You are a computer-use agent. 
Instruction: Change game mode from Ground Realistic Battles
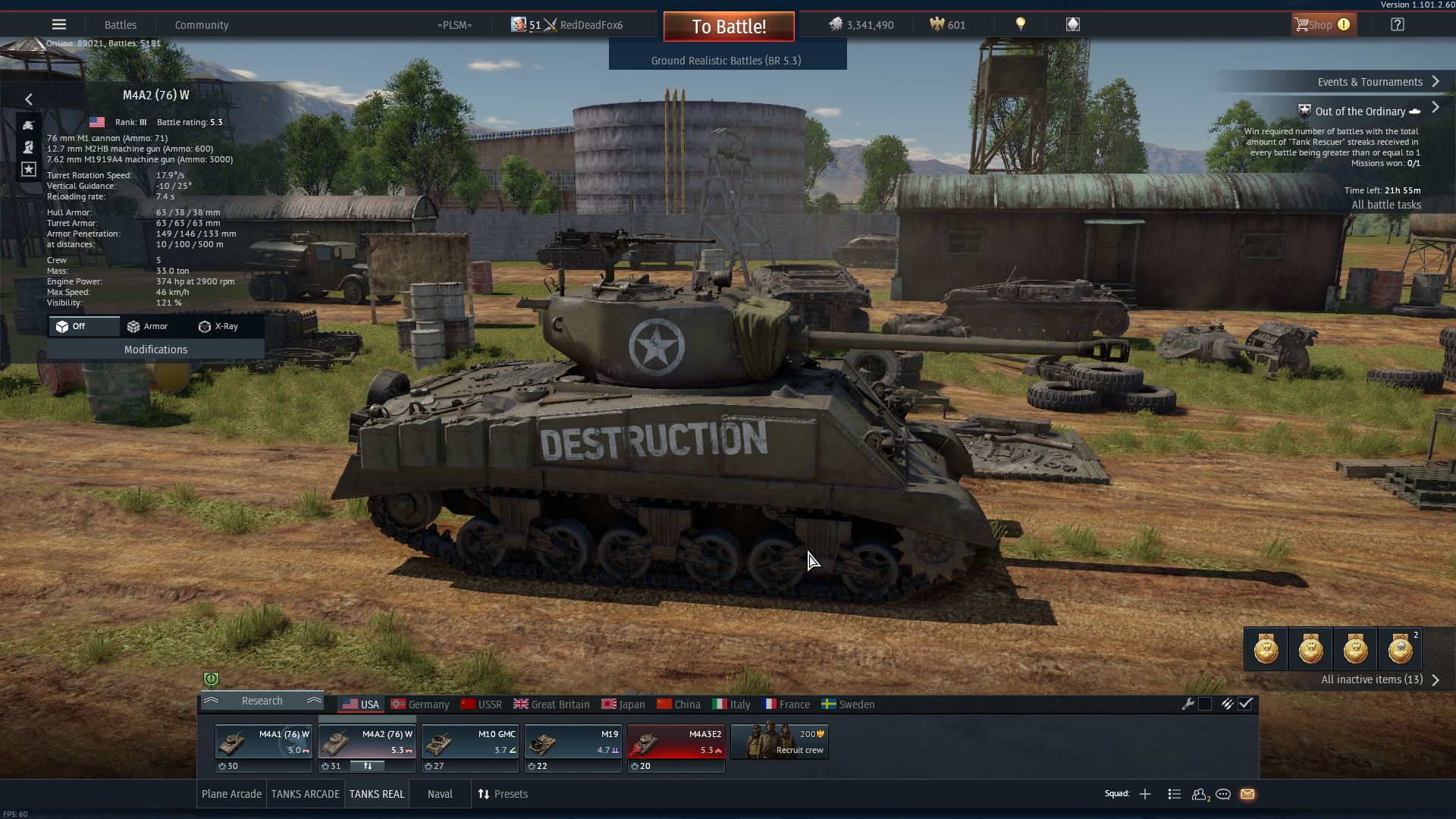tap(726, 61)
